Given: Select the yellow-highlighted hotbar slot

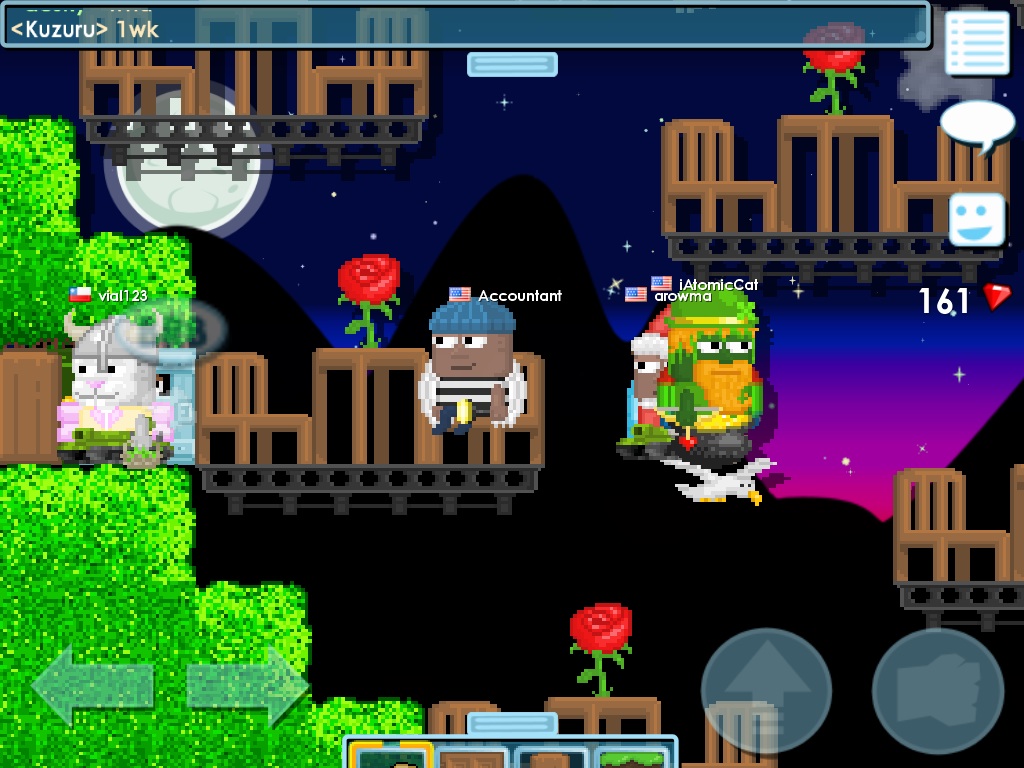Looking at the screenshot, I should tap(391, 756).
